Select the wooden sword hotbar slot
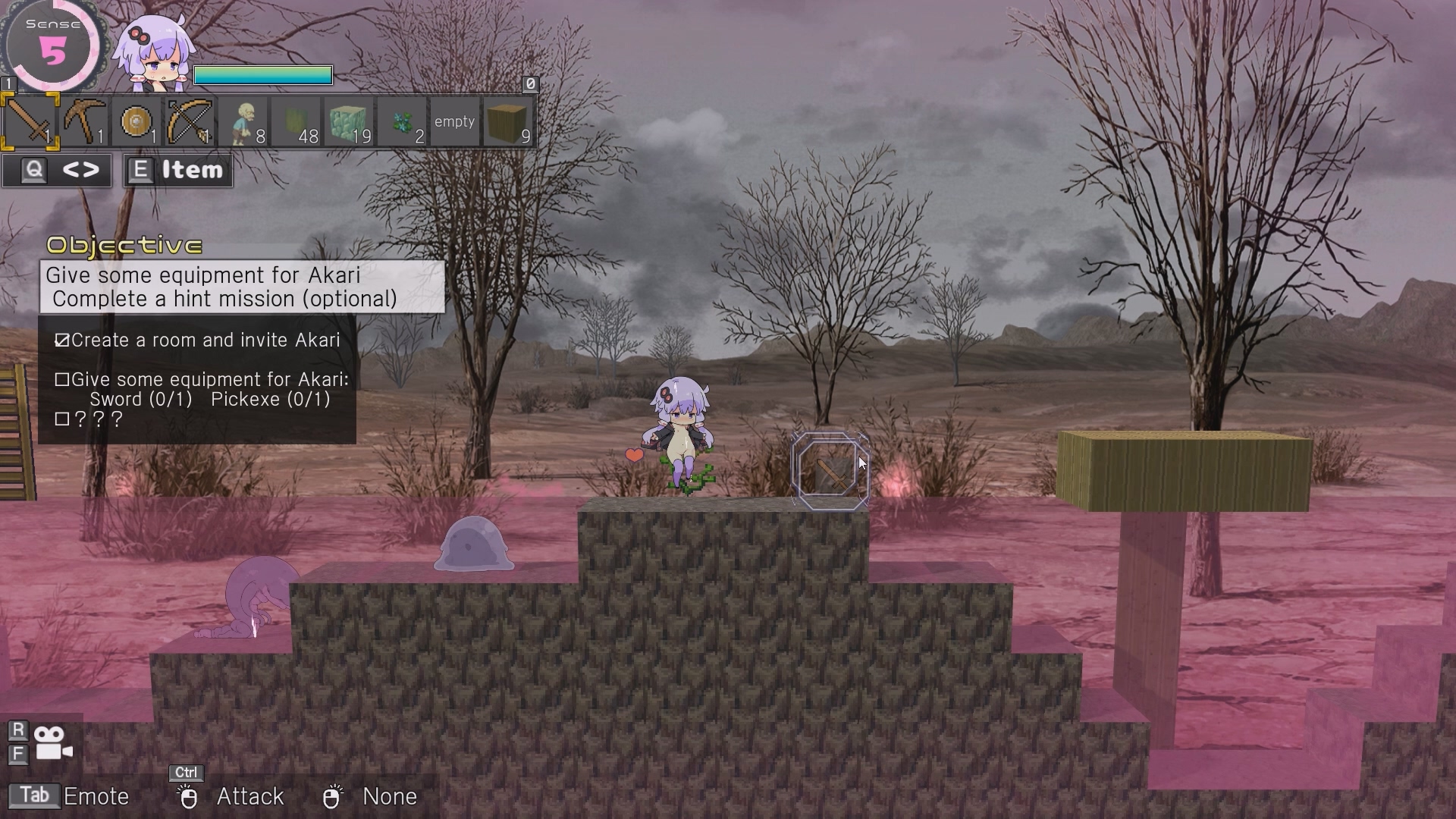 [30, 121]
